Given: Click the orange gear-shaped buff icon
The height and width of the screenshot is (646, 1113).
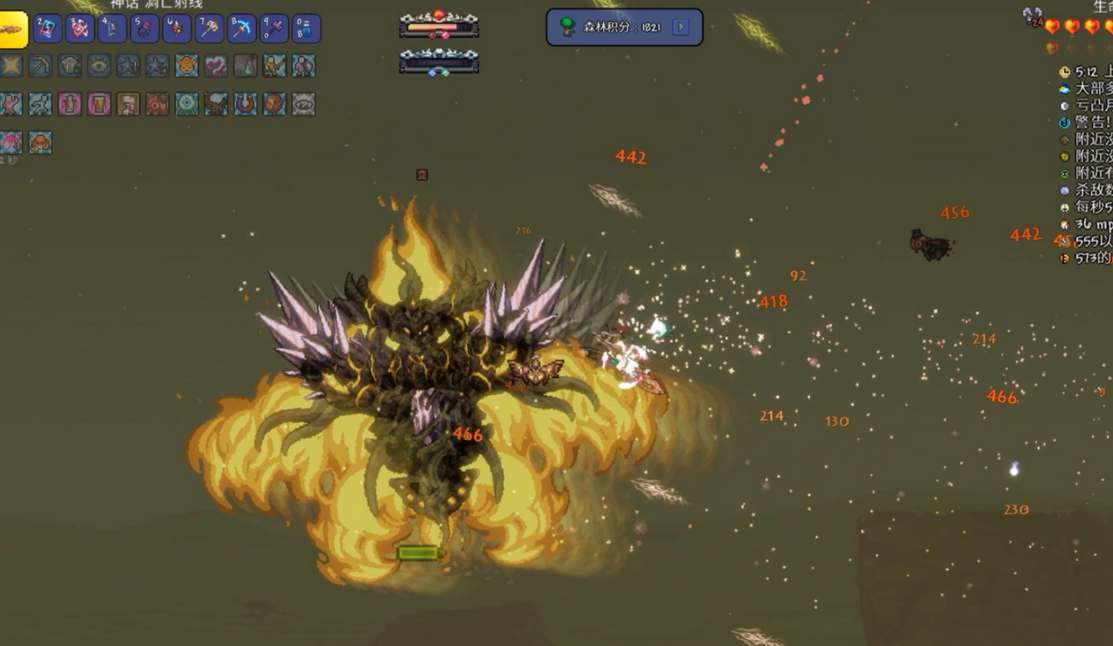Looking at the screenshot, I should coord(186,66).
